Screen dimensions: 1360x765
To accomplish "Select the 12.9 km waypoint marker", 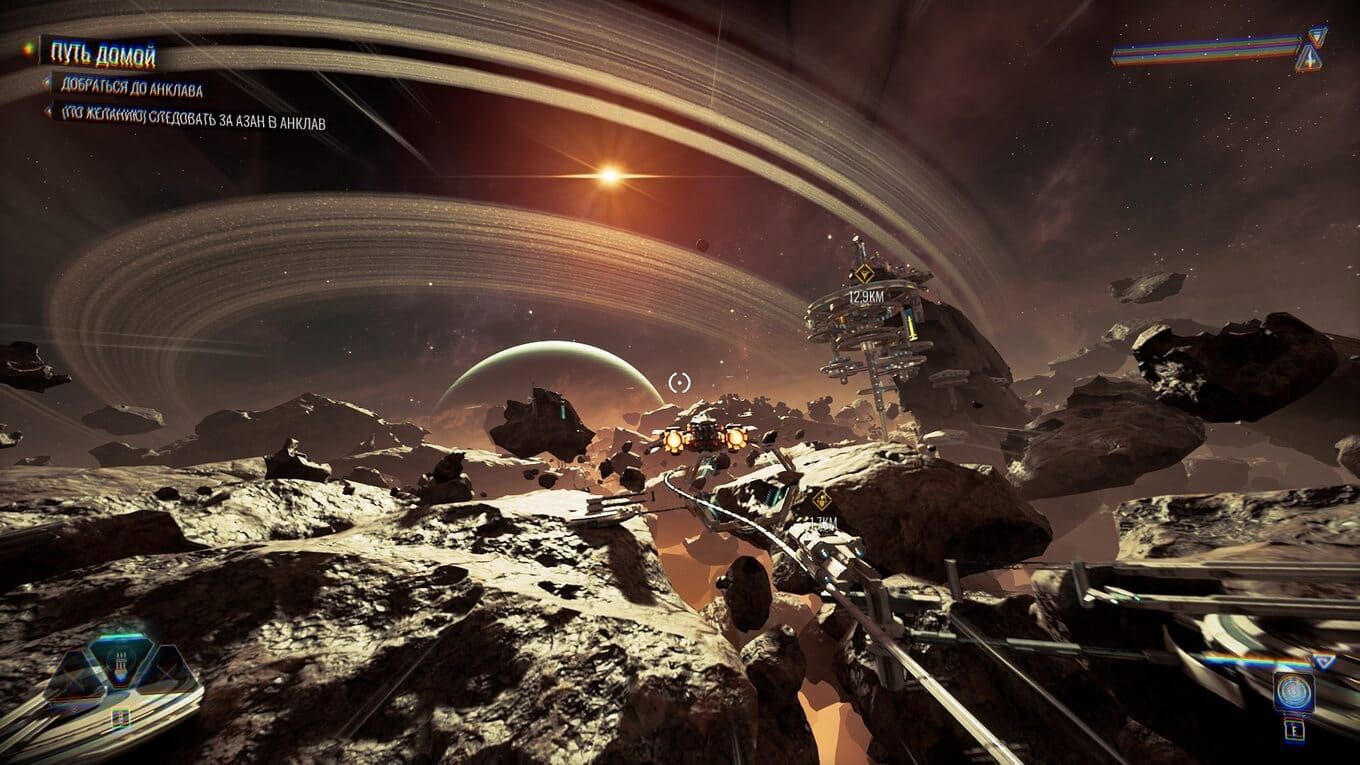I will [x=863, y=273].
